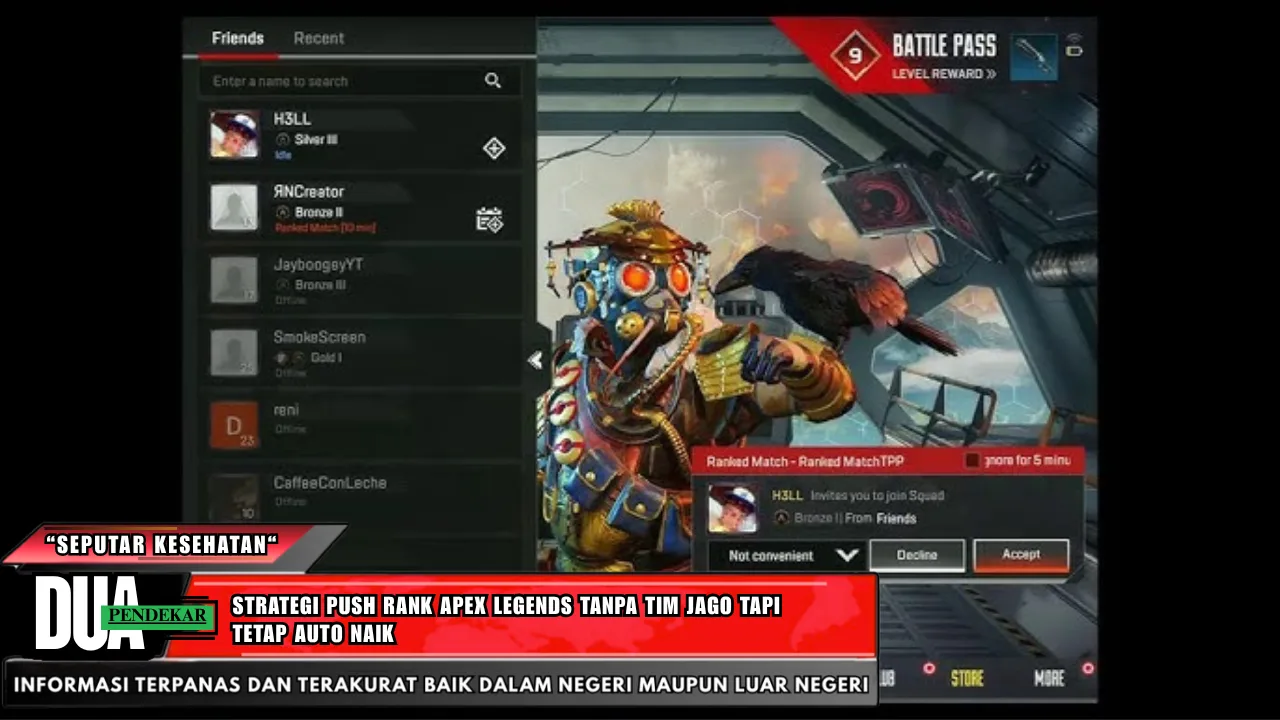Click the Silver III rank icon under H3LL

[283, 140]
